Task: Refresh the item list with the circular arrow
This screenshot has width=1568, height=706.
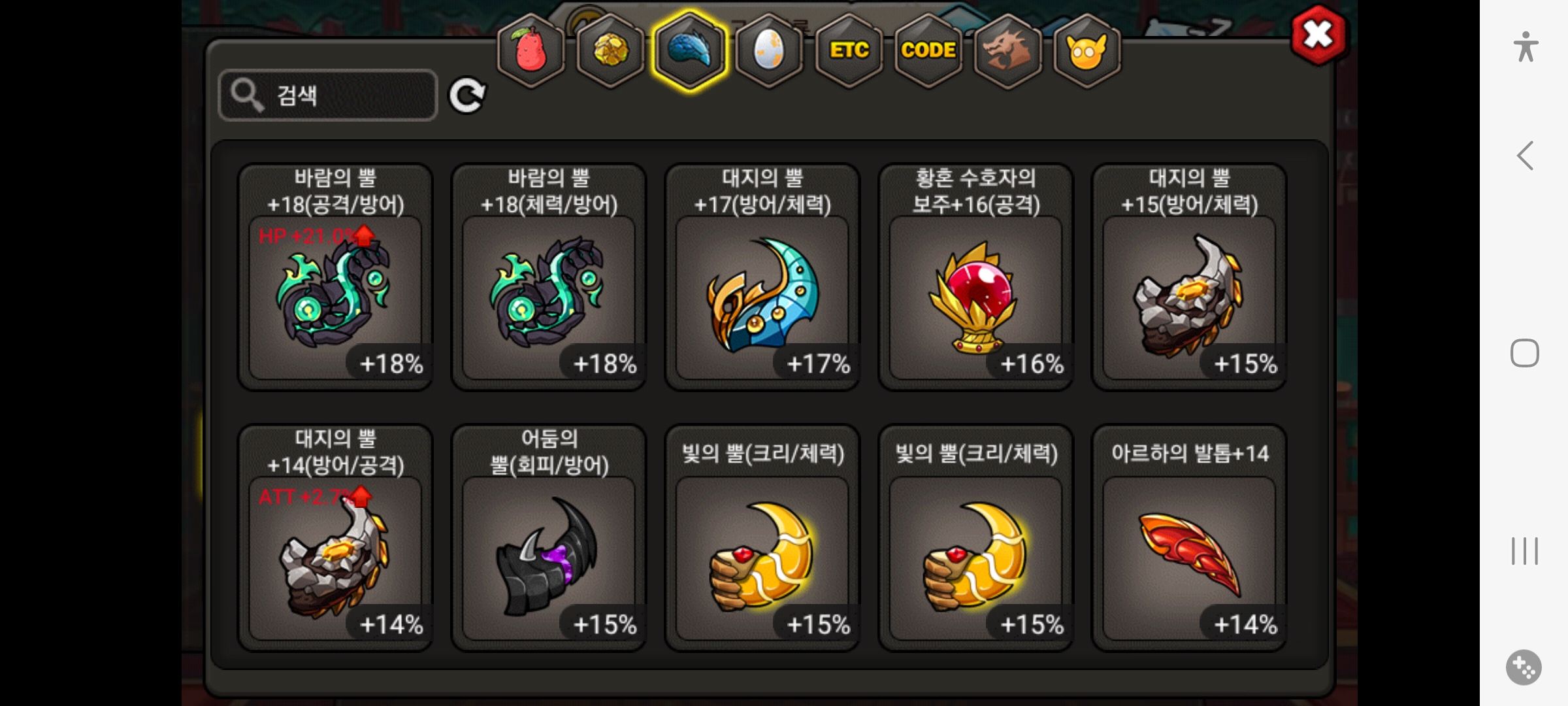Action: (466, 95)
